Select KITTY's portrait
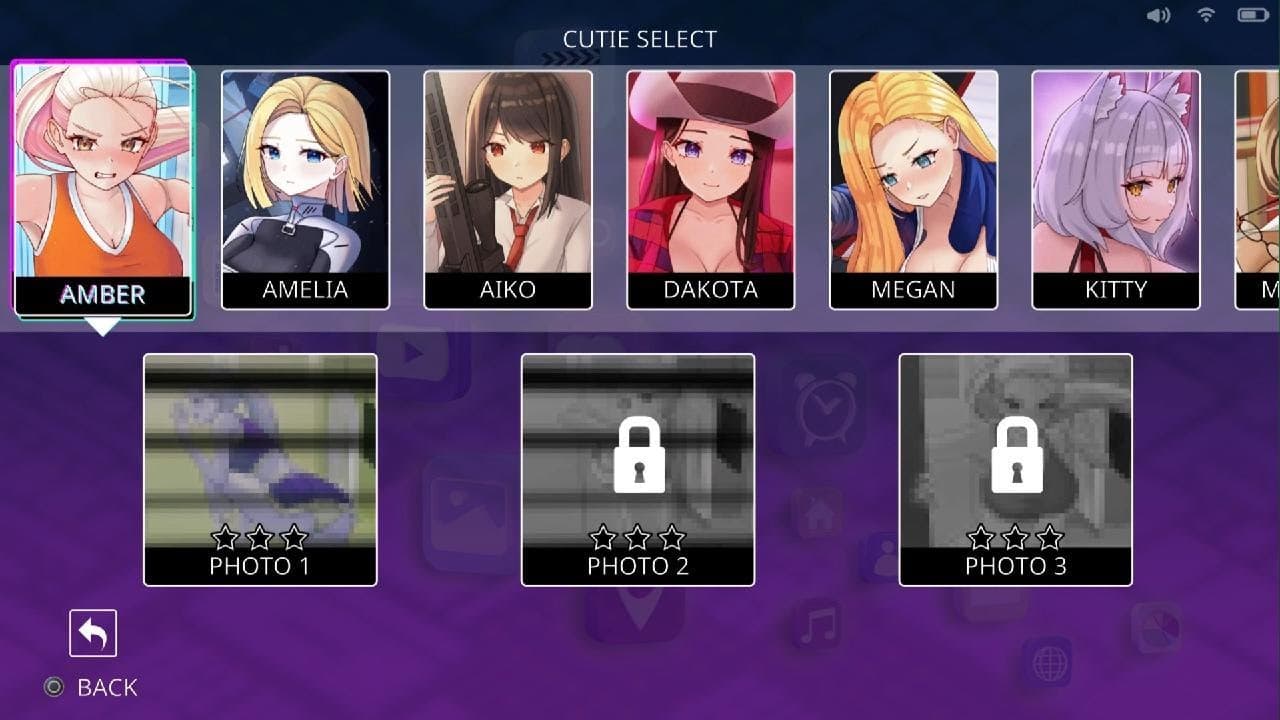The image size is (1280, 720). coord(1116,187)
